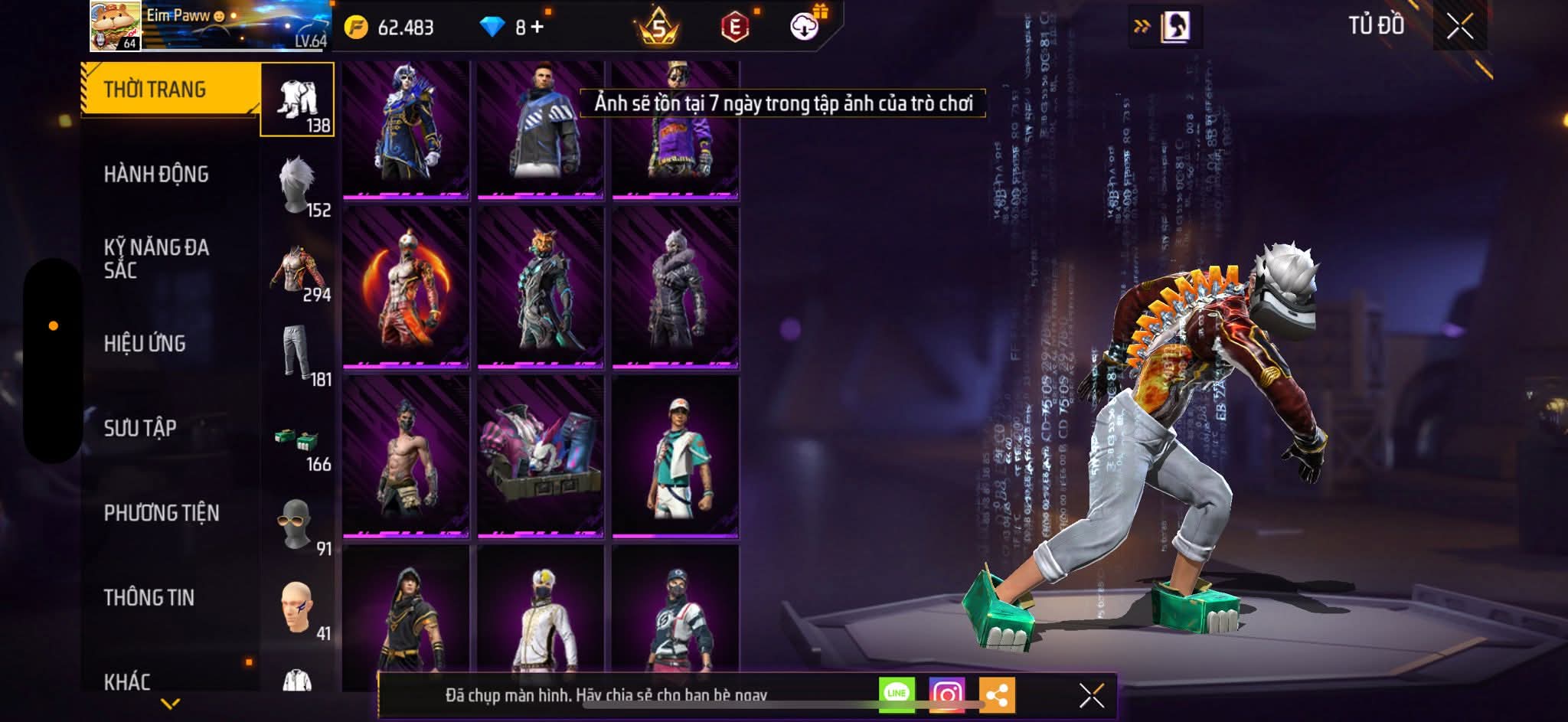Go to the SƯU TẬP collection tab
The width and height of the screenshot is (1568, 722).
point(140,428)
